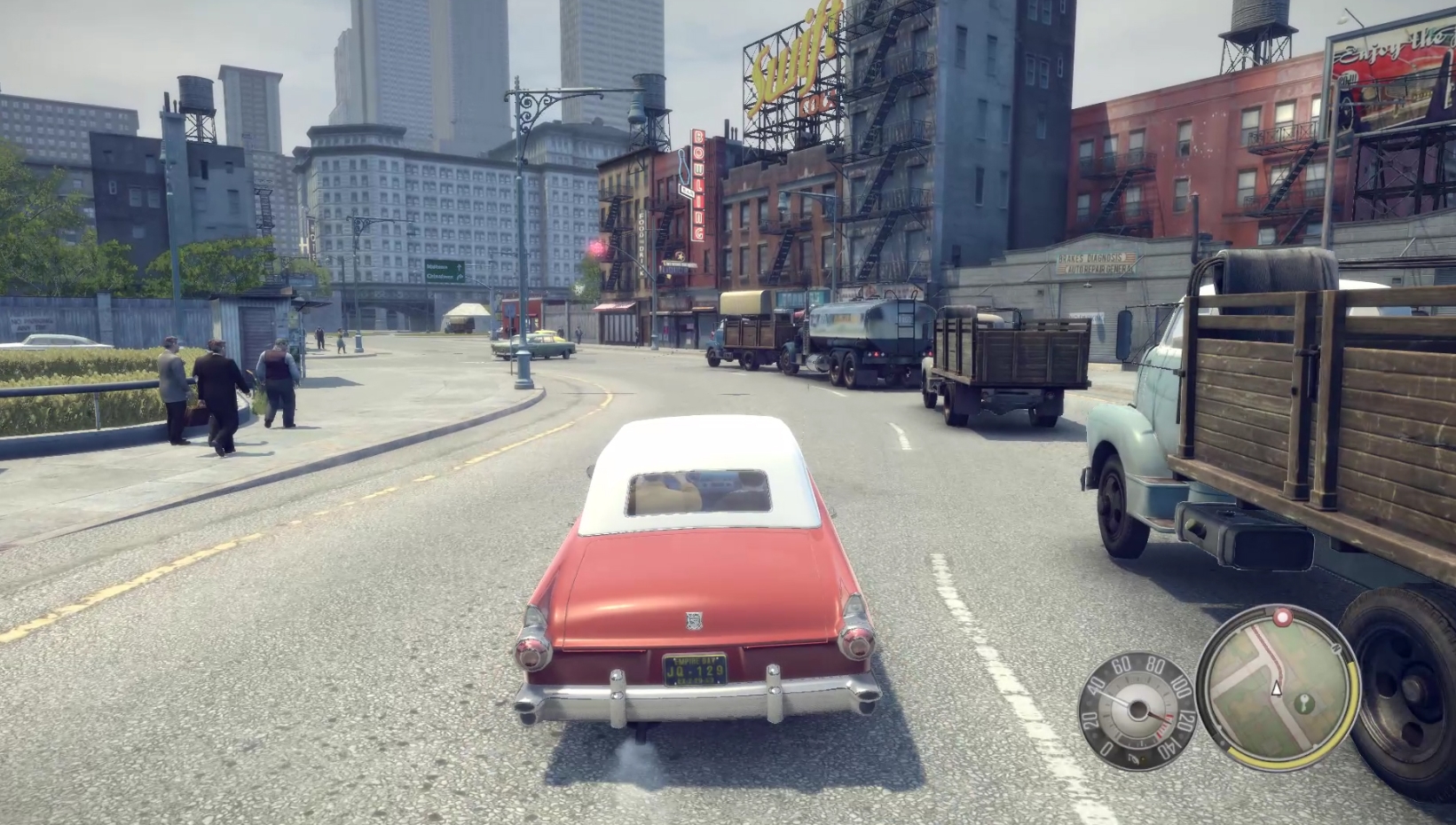
Task: Click the white marker atop the minimap
Action: coord(1280,615)
